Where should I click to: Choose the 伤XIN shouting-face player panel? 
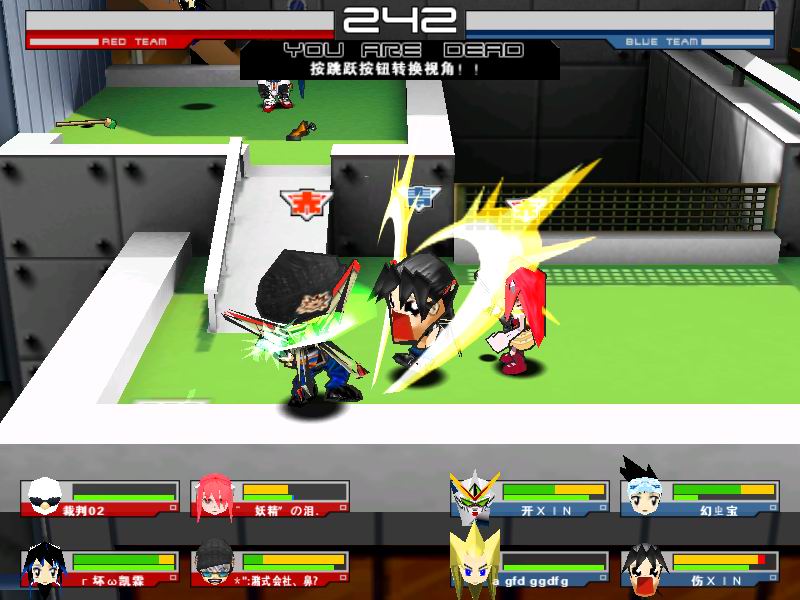point(700,568)
